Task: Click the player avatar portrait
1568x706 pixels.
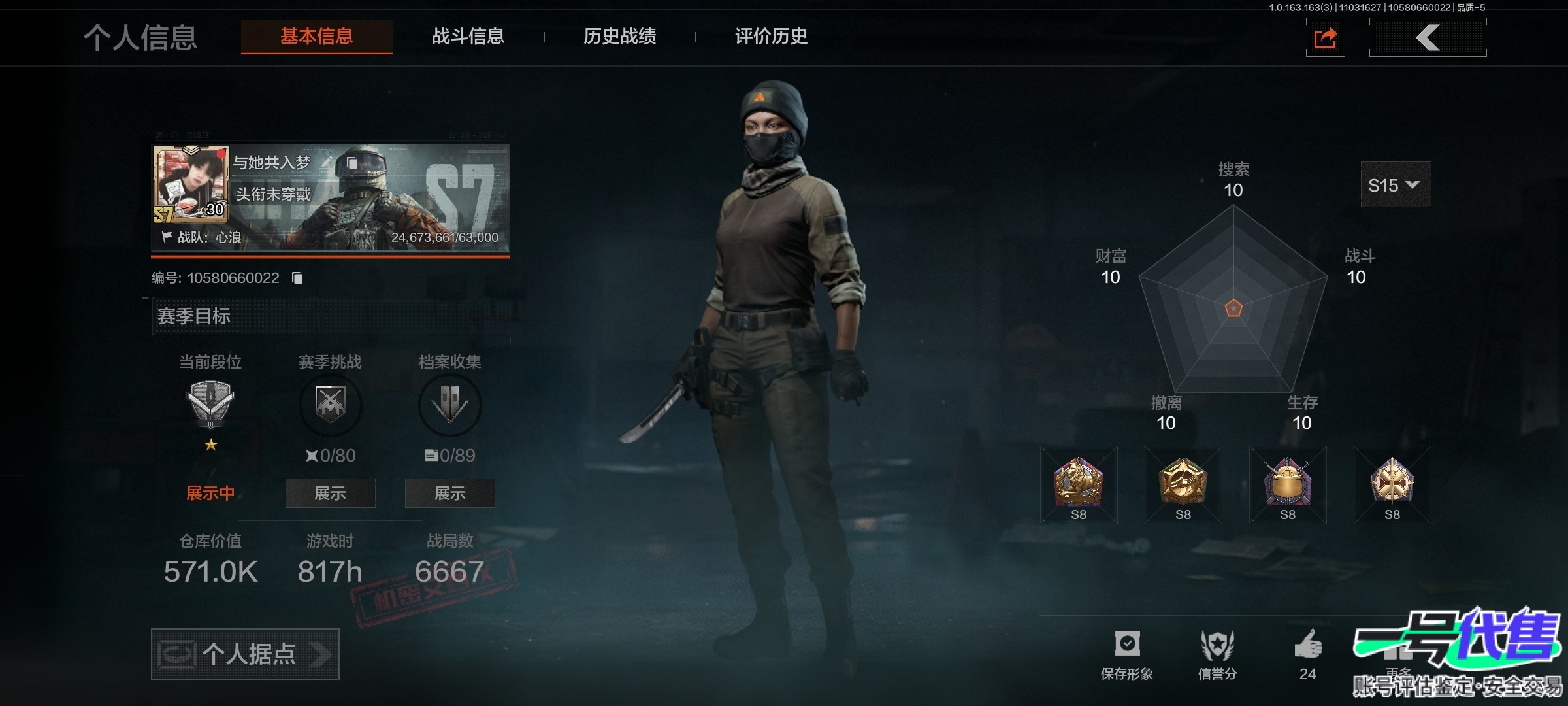Action: pos(190,184)
